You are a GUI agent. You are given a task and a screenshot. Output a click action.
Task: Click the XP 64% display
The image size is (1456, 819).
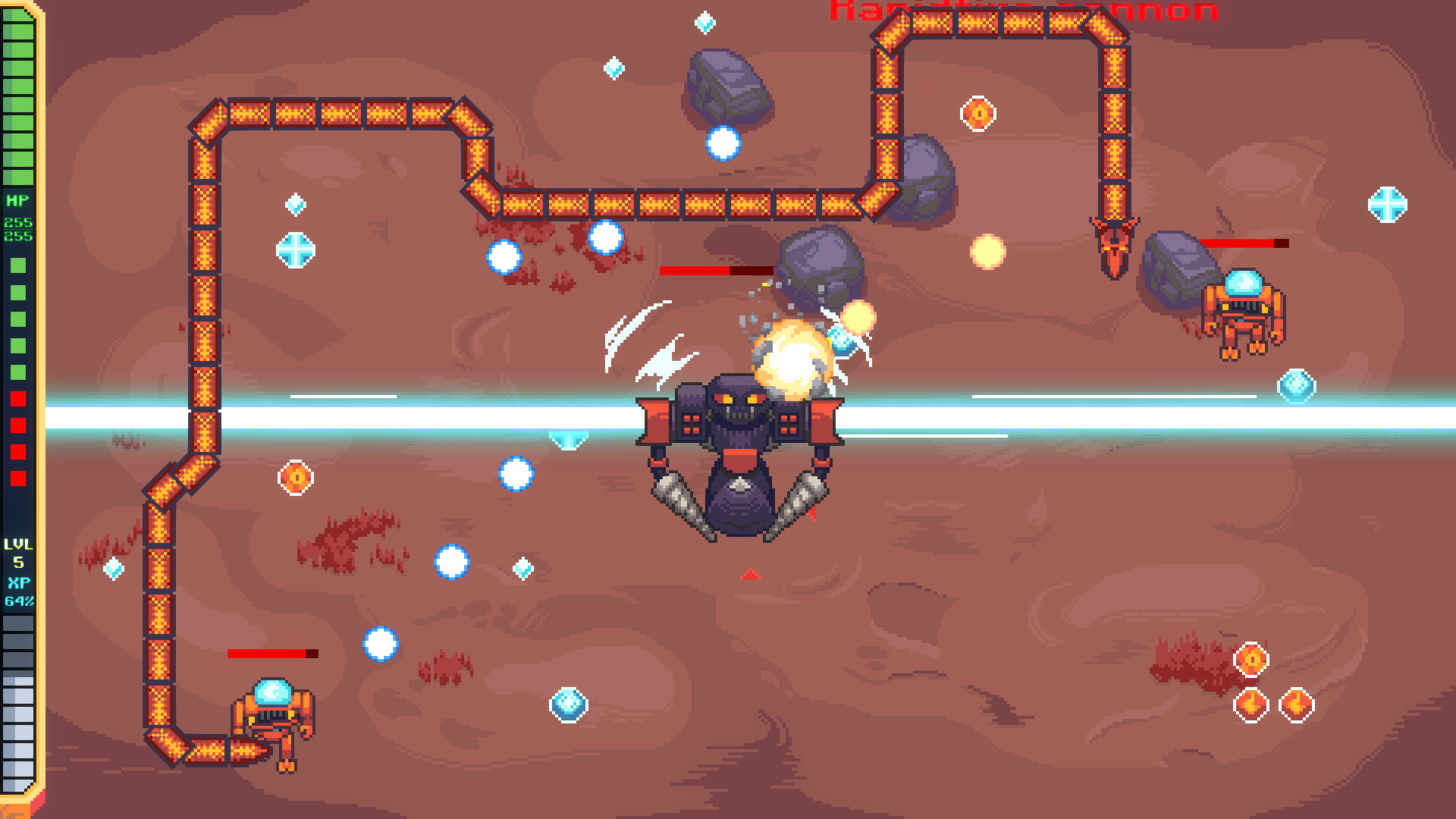click(x=19, y=591)
